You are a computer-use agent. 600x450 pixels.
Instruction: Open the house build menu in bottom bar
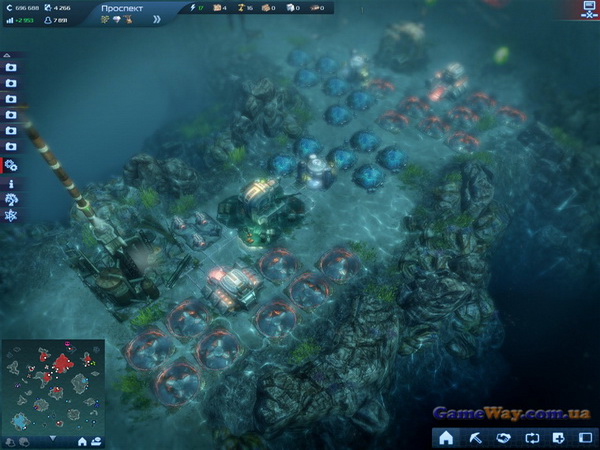tap(446, 437)
